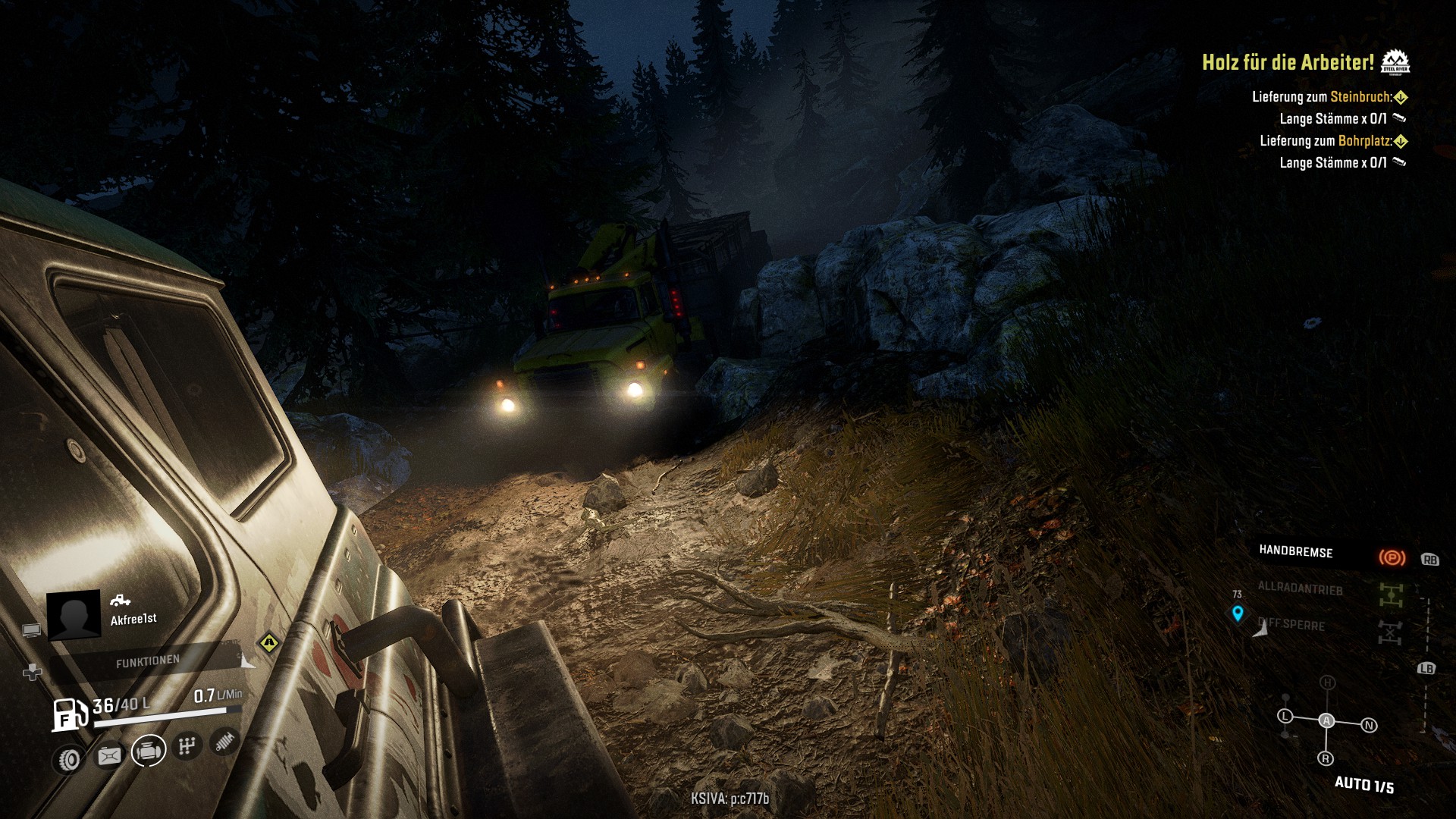Image resolution: width=1456 pixels, height=819 pixels.
Task: Select the suspension spring damage icon
Action: (x=224, y=740)
